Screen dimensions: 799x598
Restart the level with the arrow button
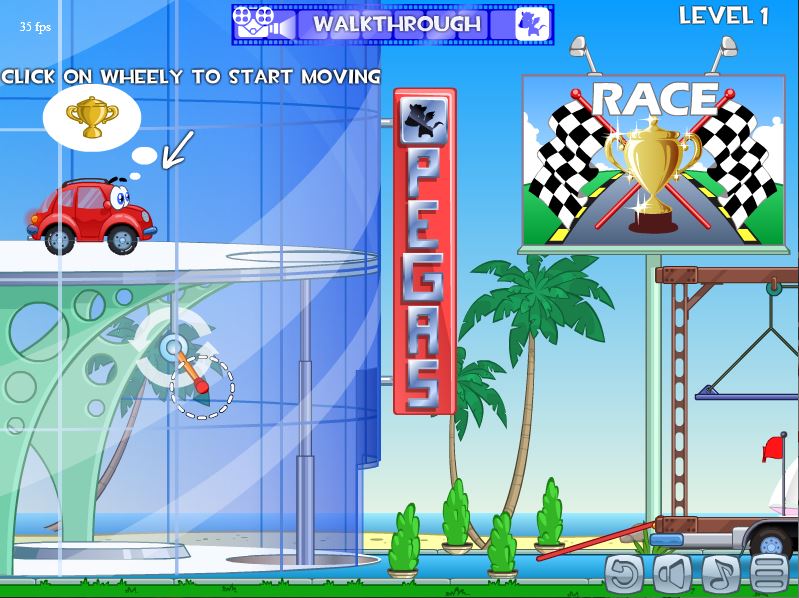pyautogui.click(x=625, y=573)
